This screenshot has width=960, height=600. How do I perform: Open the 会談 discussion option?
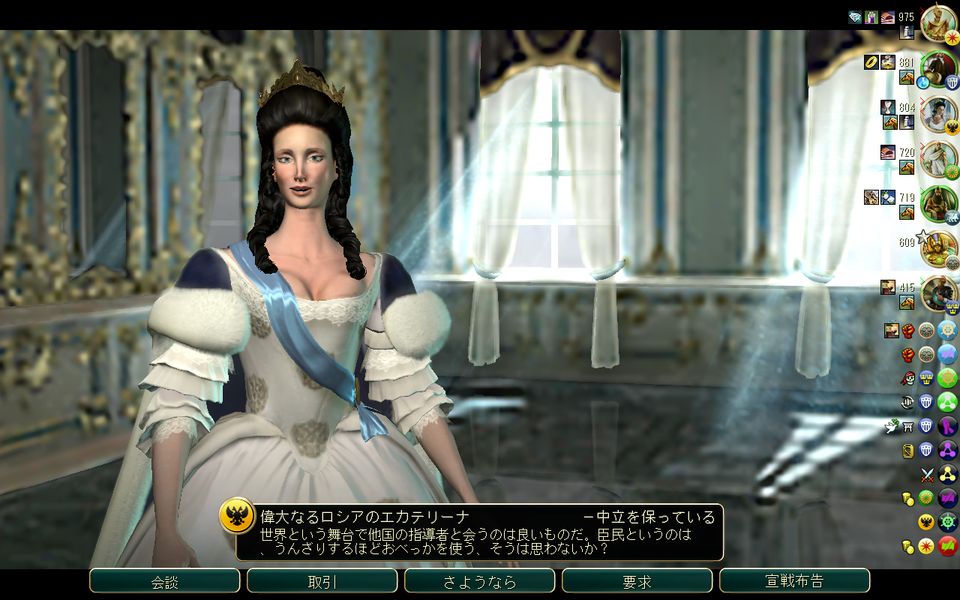(x=164, y=581)
